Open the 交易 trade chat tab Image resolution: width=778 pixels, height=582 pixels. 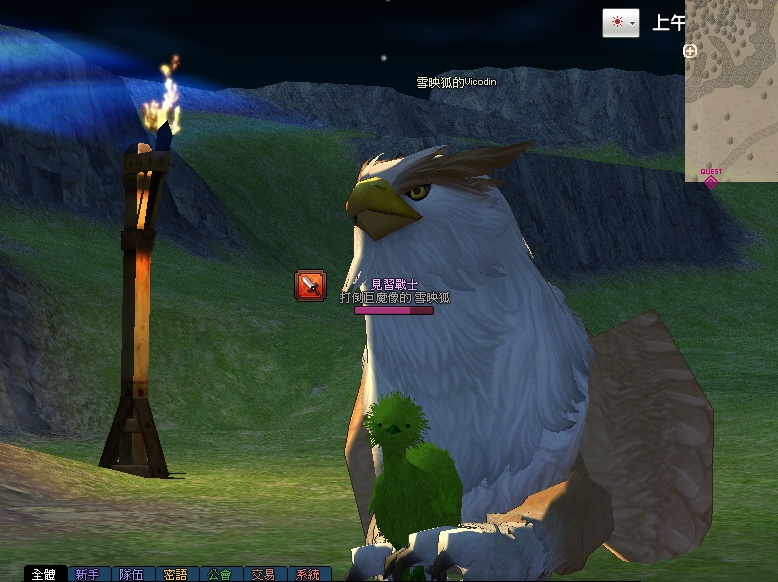point(263,575)
